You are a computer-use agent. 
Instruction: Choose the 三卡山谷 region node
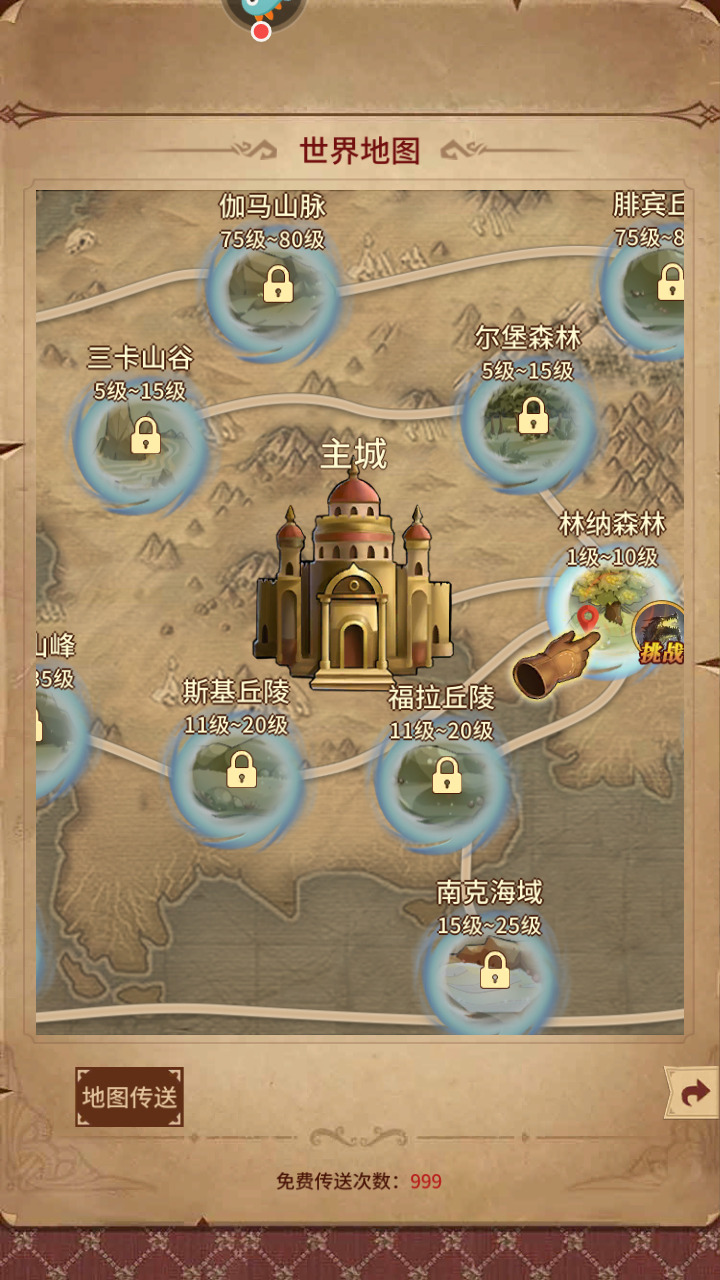pyautogui.click(x=145, y=436)
